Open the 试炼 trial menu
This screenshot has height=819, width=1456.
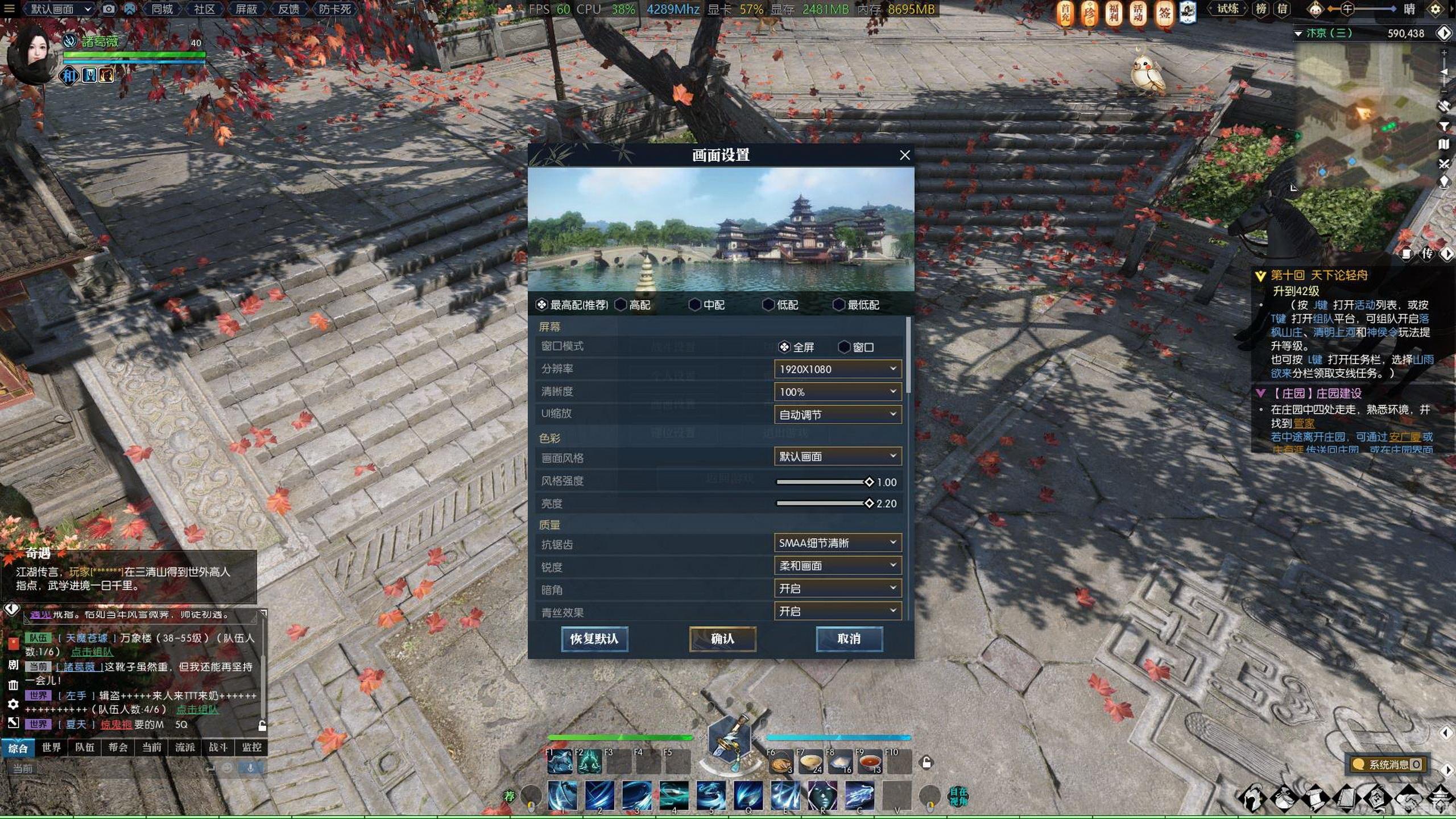(x=1227, y=9)
